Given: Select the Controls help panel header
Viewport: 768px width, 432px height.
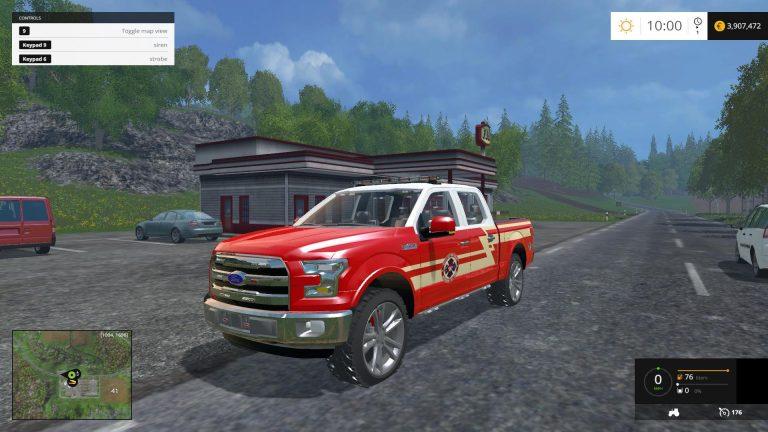Looking at the screenshot, I should pyautogui.click(x=93, y=18).
